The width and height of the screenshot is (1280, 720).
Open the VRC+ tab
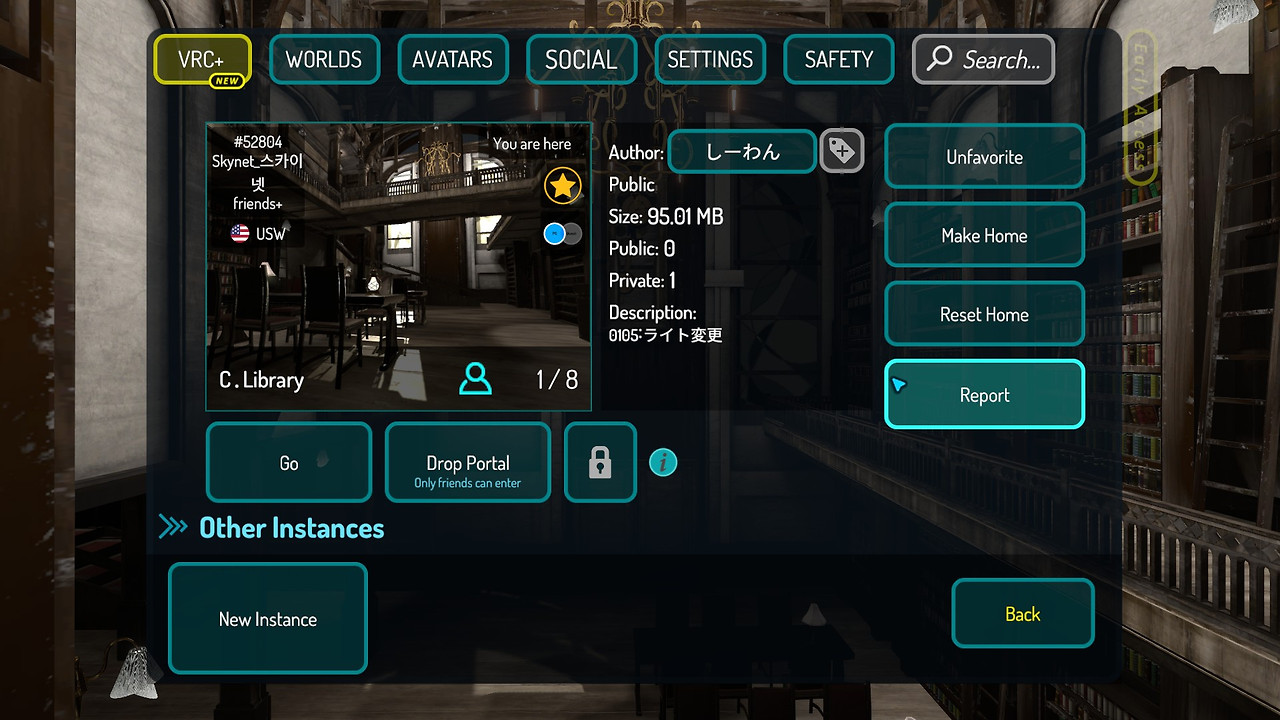point(202,59)
